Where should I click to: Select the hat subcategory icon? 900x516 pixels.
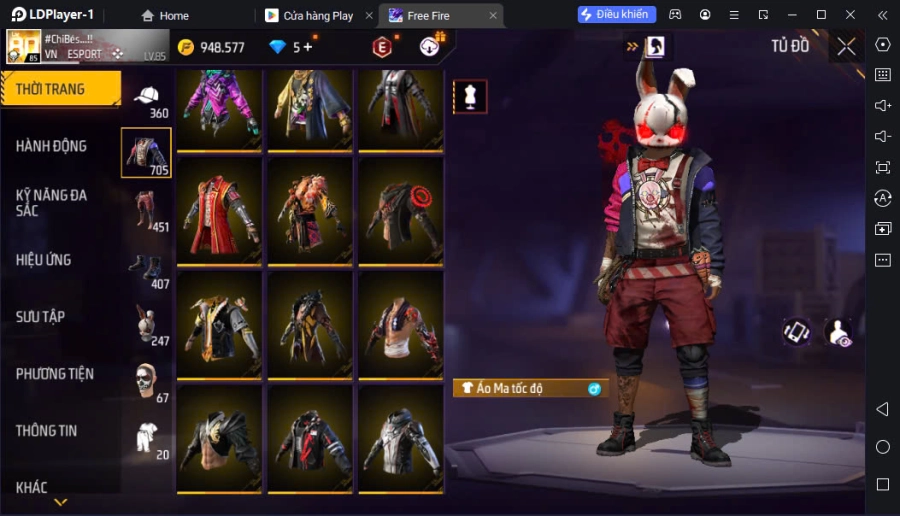pyautogui.click(x=147, y=97)
